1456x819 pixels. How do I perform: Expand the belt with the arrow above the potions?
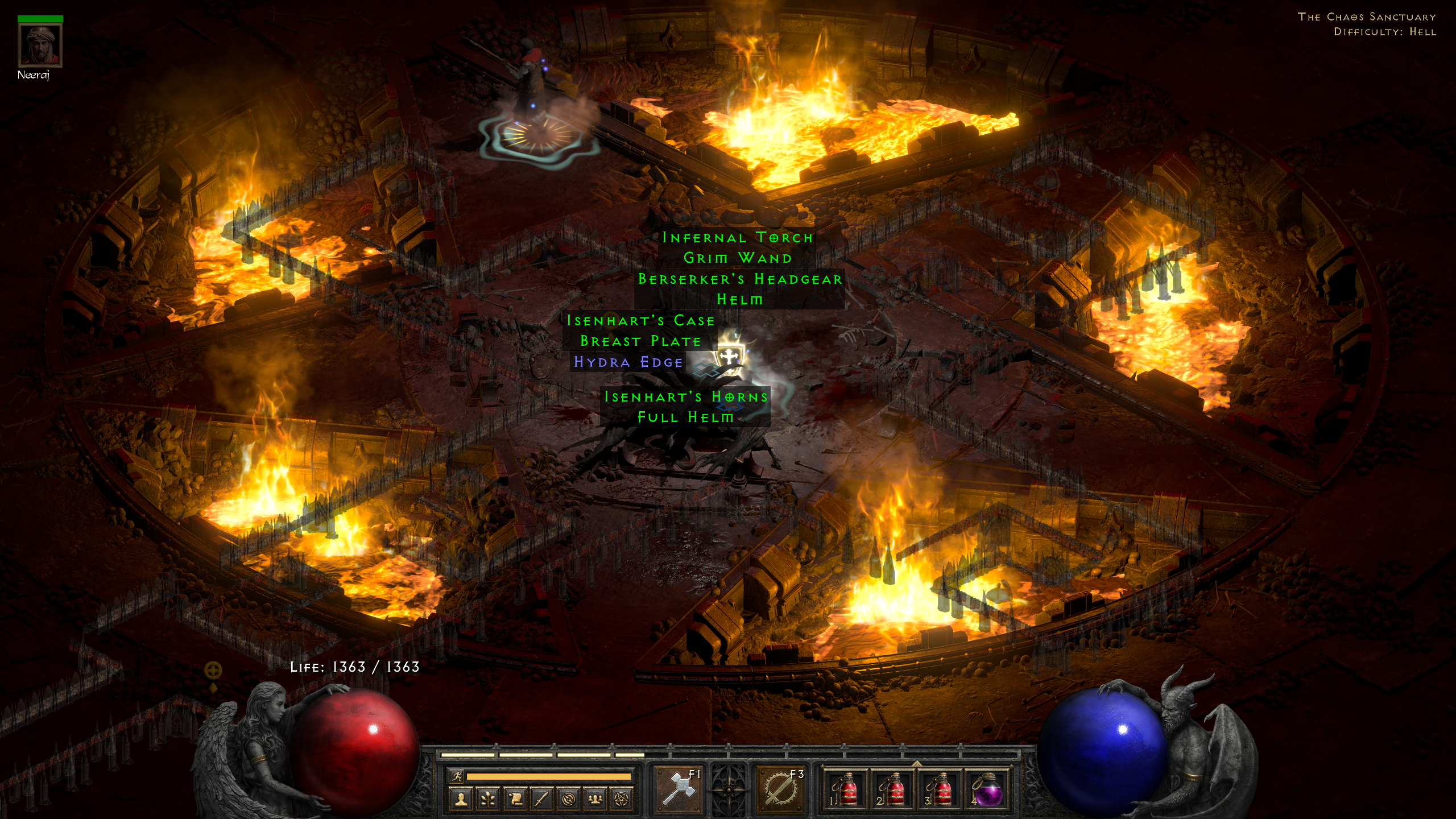tap(917, 763)
